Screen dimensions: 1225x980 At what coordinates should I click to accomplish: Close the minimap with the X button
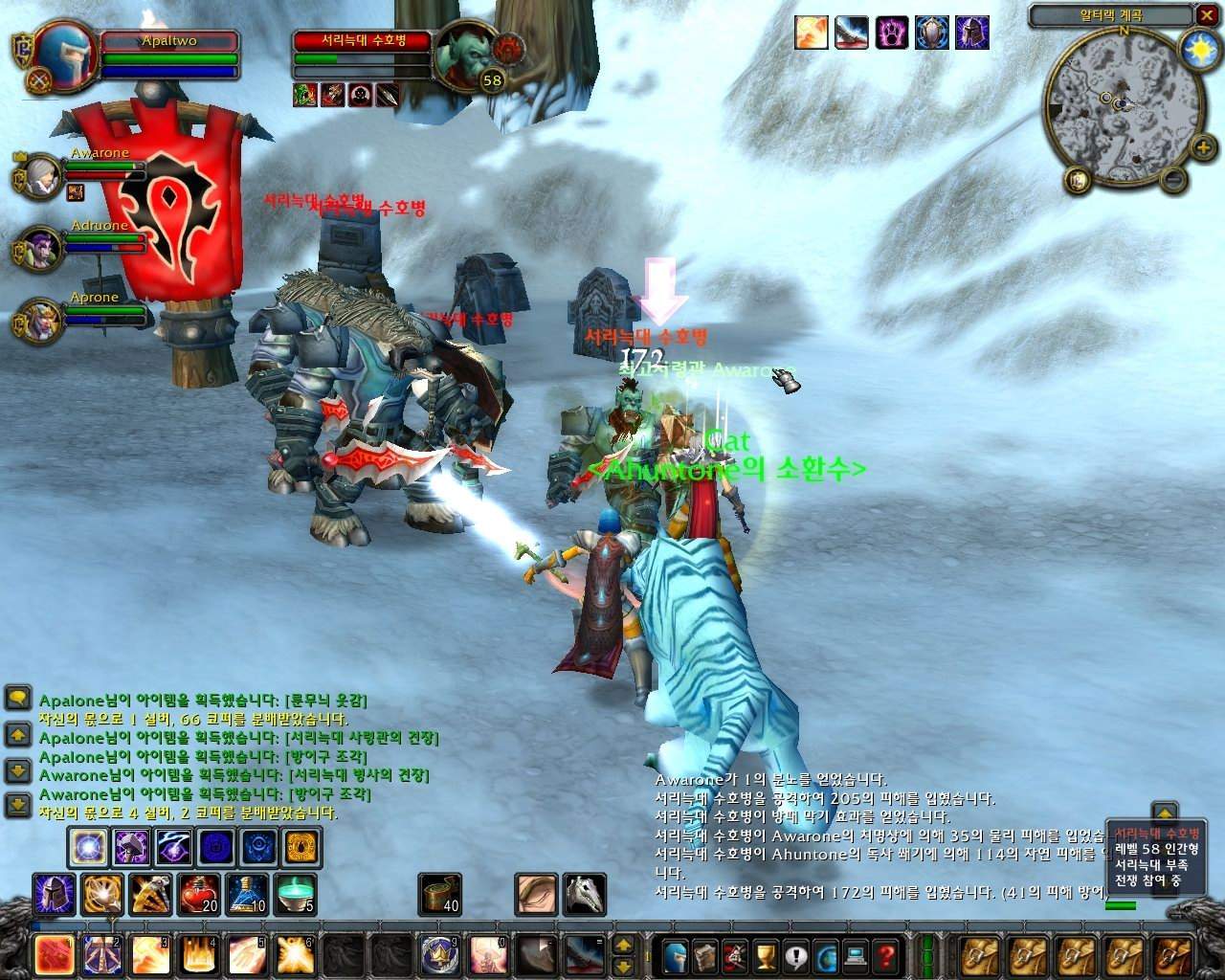coord(1206,15)
